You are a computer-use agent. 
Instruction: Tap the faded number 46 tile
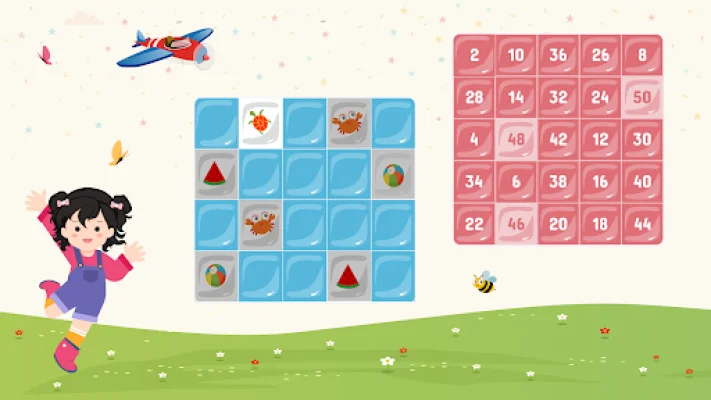pos(516,223)
